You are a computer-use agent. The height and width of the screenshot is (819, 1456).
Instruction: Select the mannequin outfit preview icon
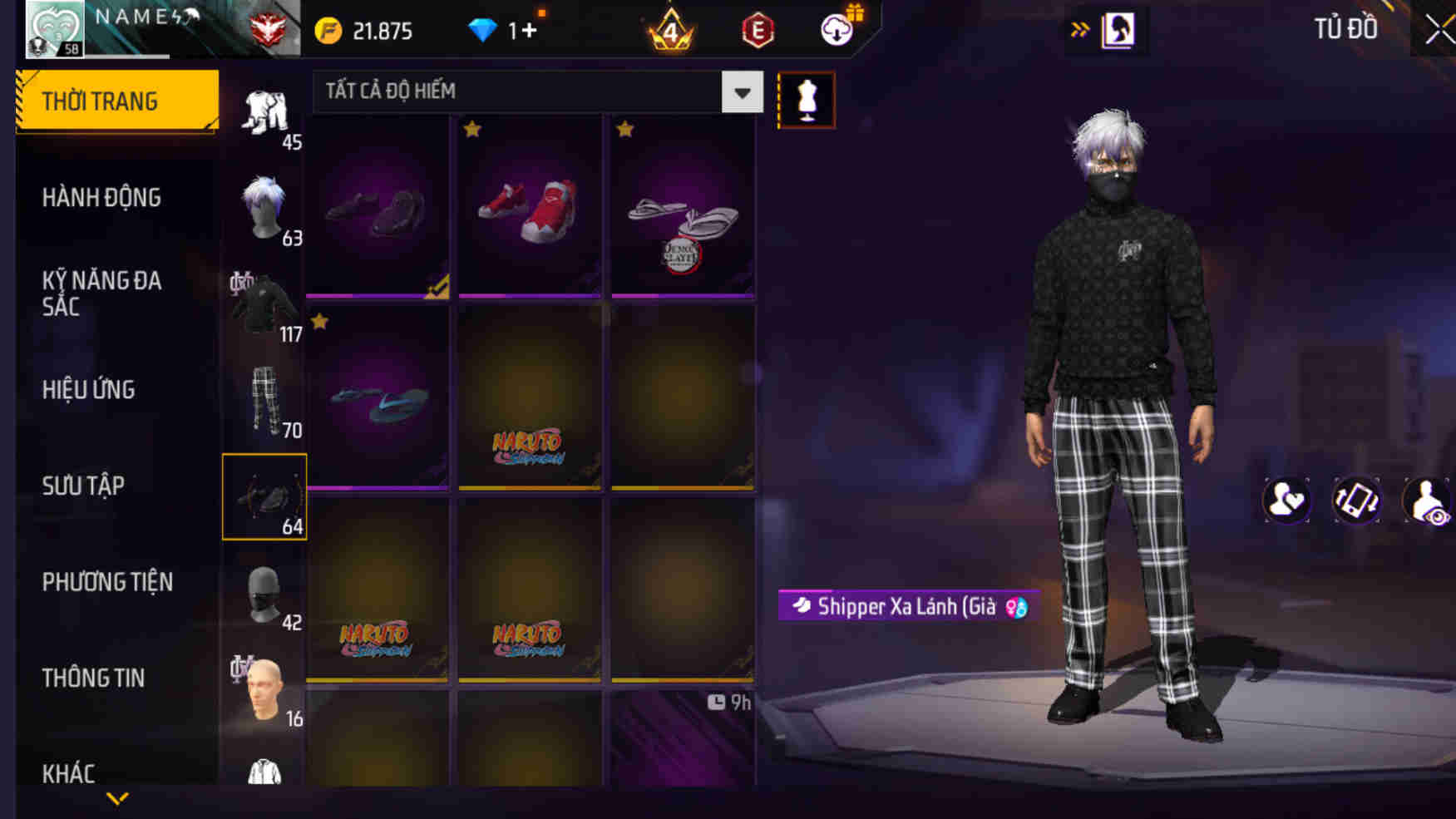[x=805, y=98]
